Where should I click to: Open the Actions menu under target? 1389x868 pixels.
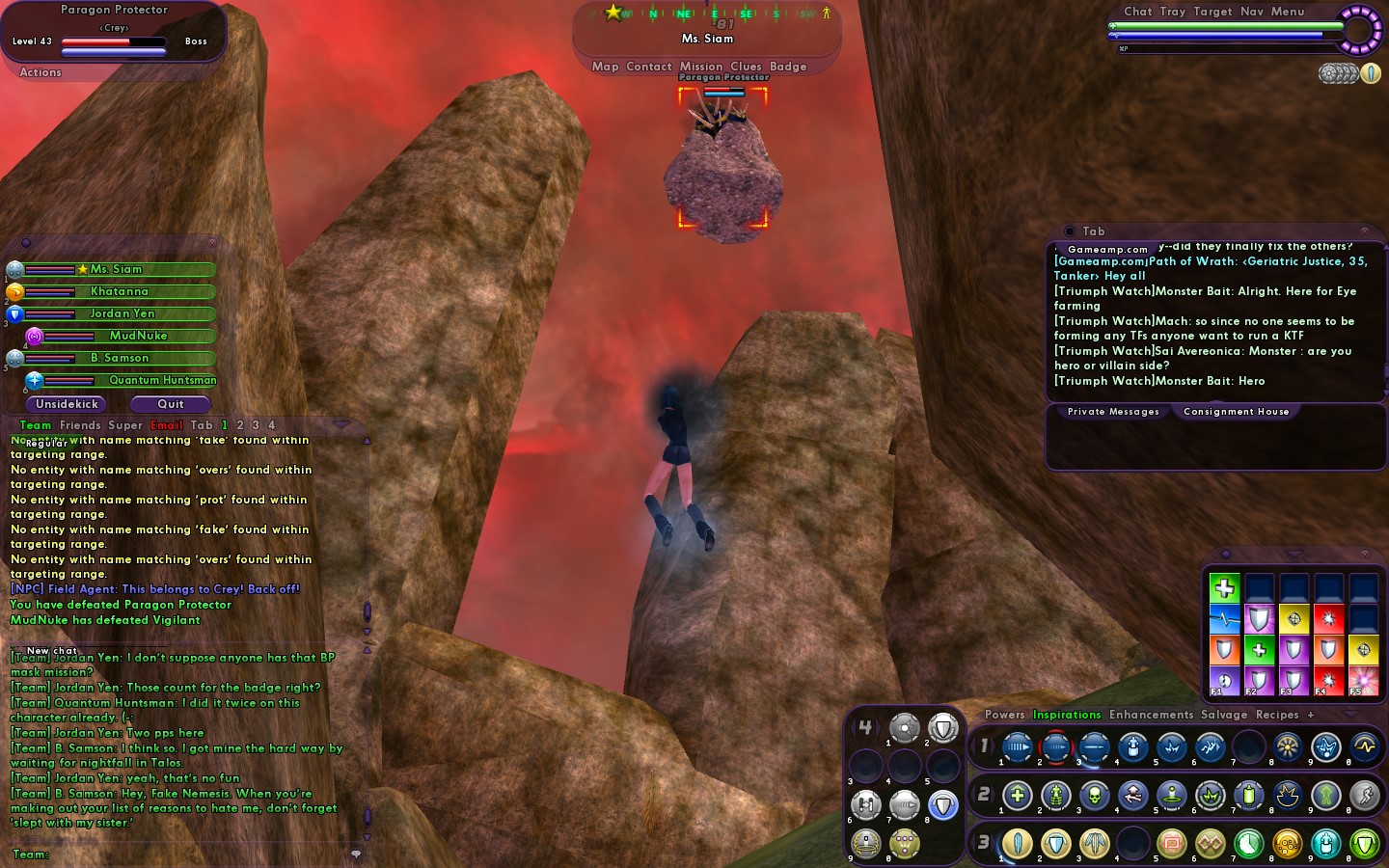click(x=41, y=72)
